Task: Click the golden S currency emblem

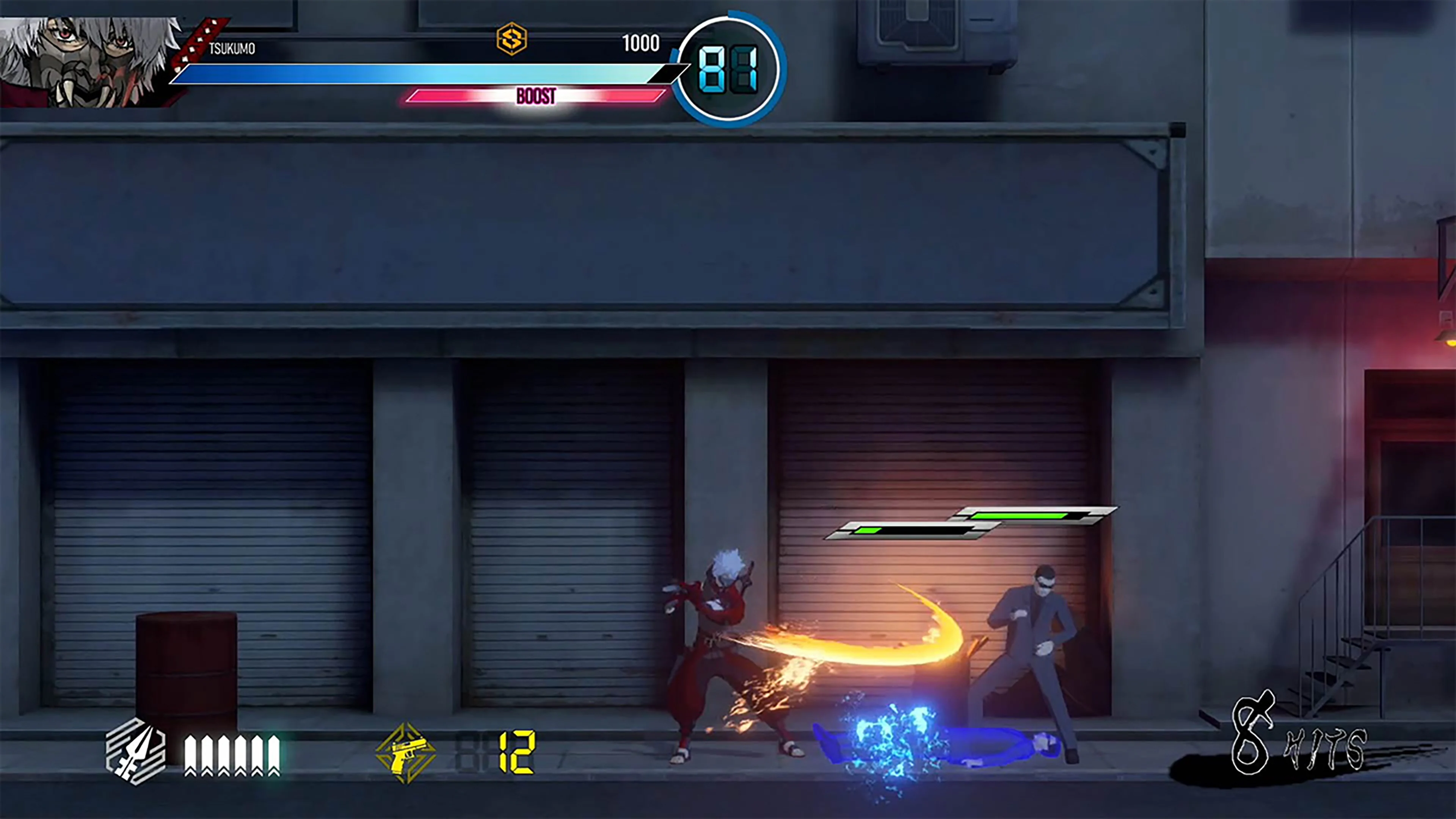Action: pyautogui.click(x=512, y=39)
